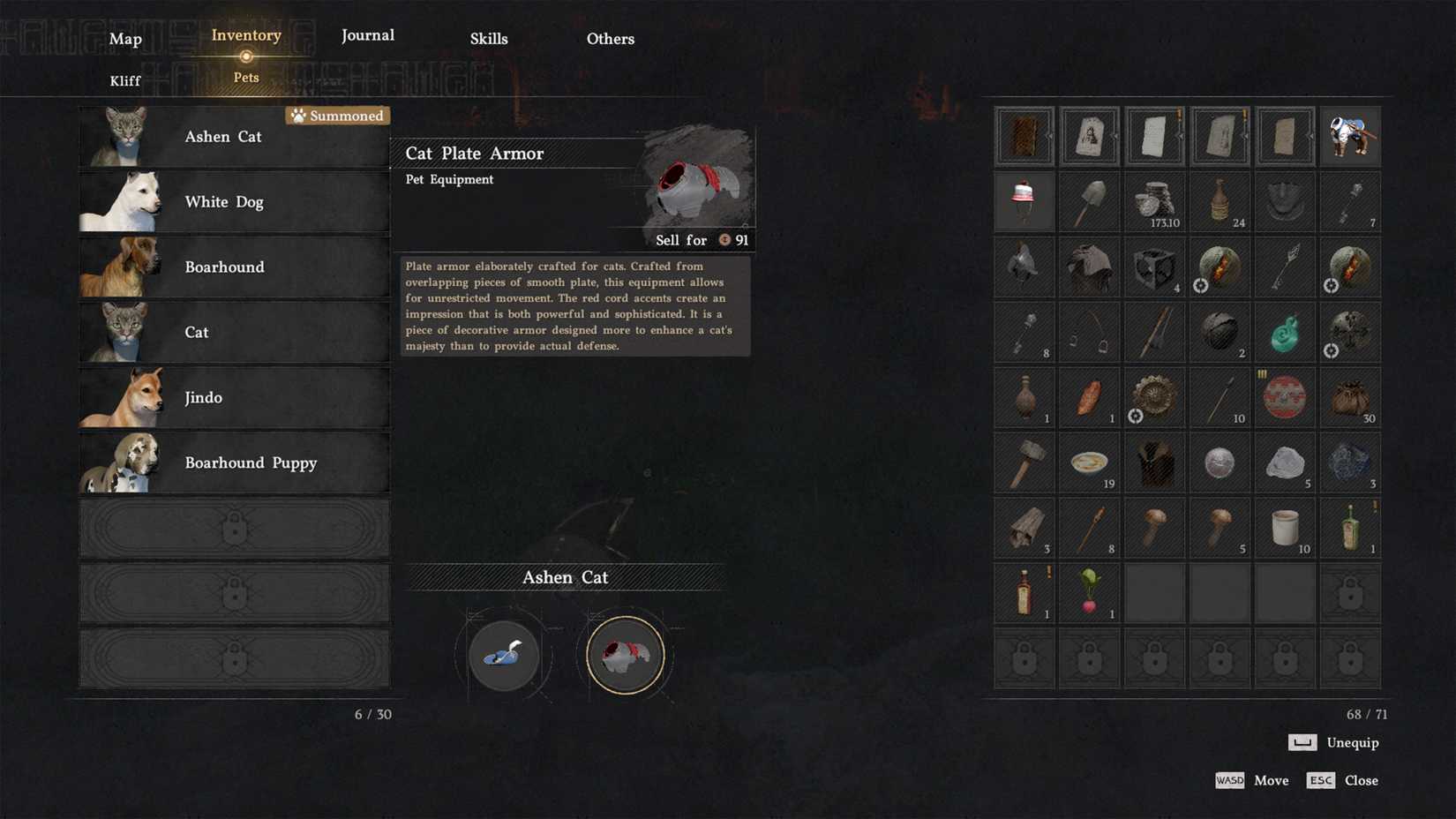
Task: Click the black cage cube stack of 4
Action: tap(1154, 267)
